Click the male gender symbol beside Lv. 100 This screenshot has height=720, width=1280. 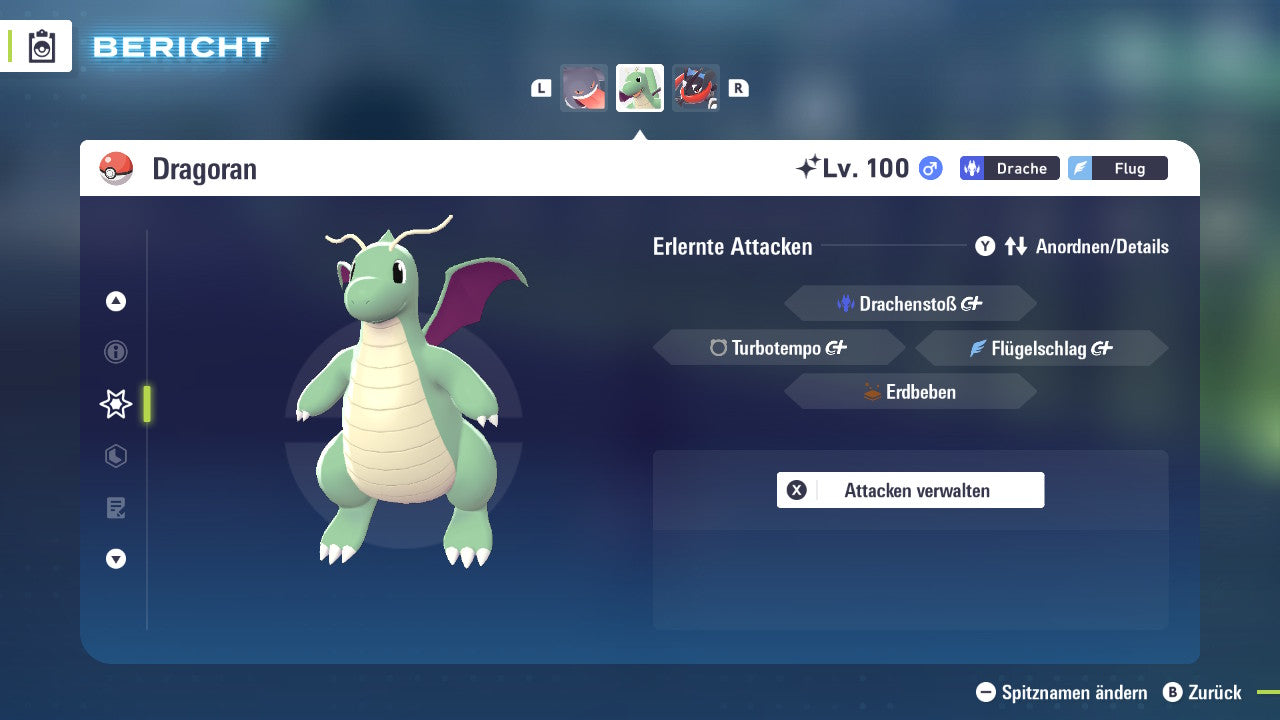[x=928, y=168]
